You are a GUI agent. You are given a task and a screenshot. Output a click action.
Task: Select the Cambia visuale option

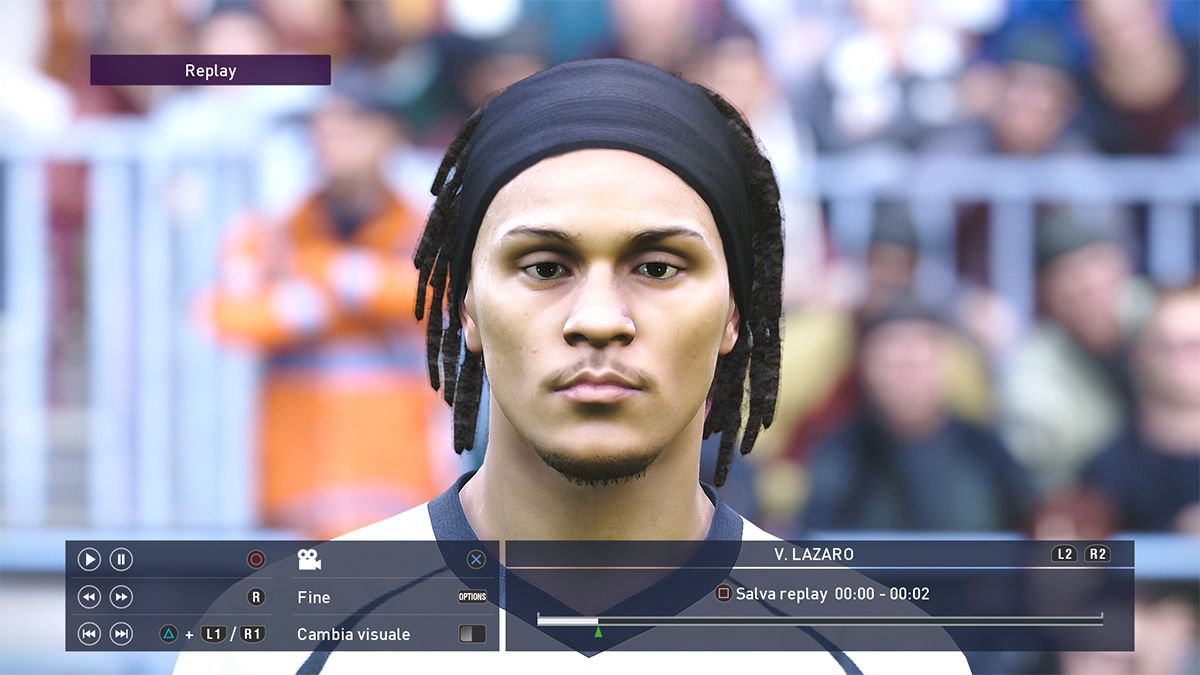click(x=353, y=634)
